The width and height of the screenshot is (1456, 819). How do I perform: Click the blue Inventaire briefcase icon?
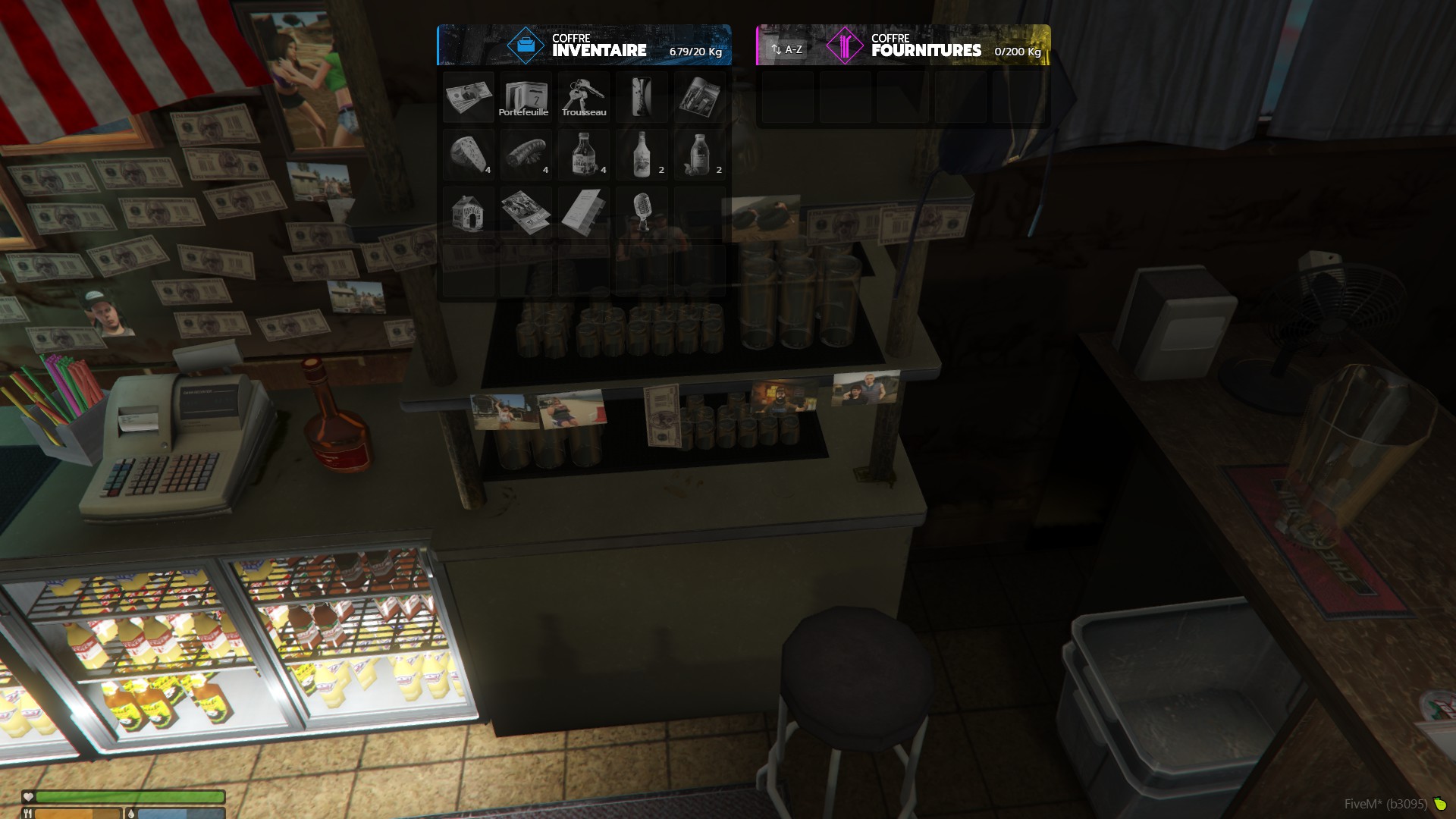(x=526, y=45)
